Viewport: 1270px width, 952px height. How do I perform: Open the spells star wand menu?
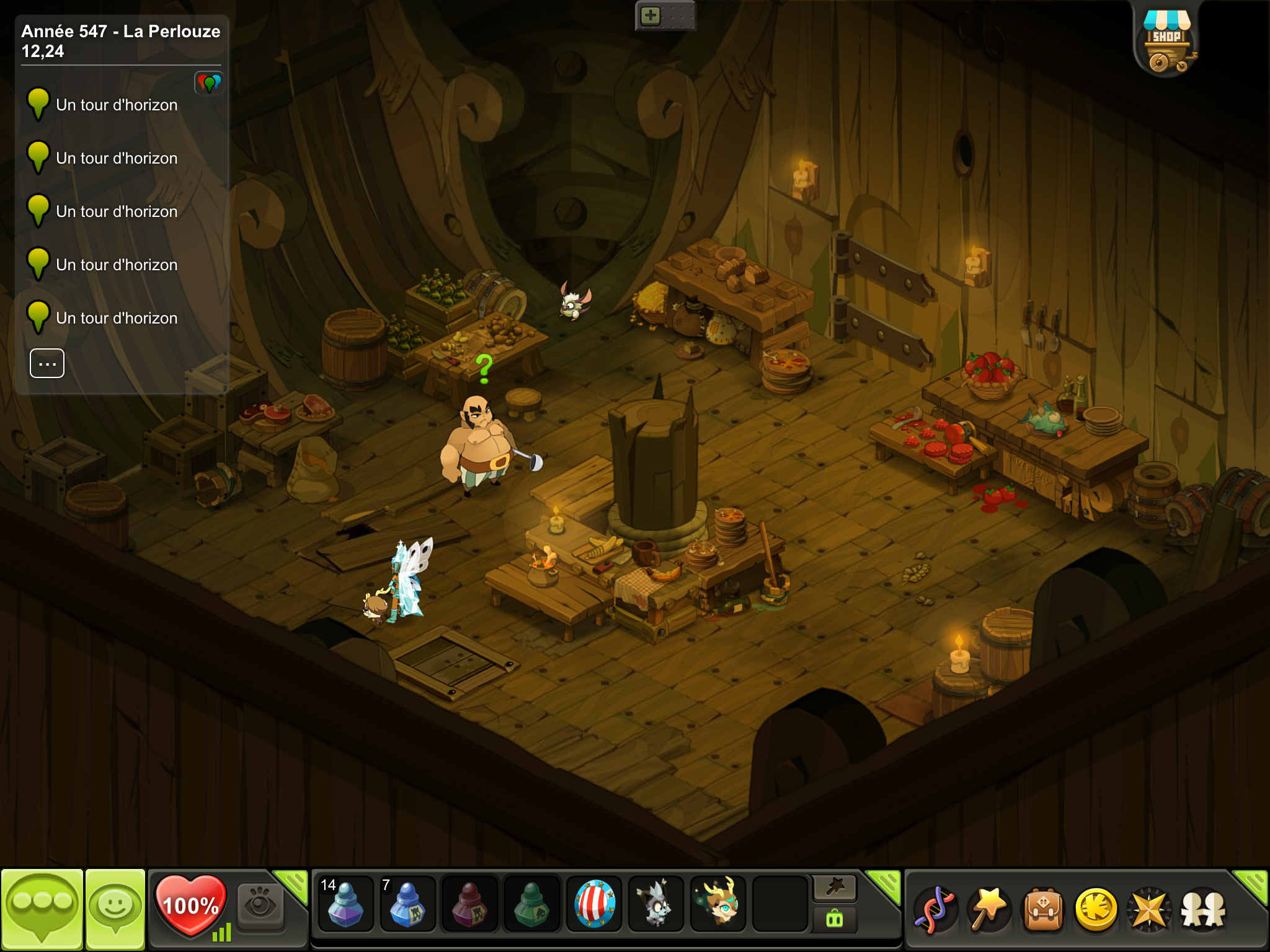click(x=989, y=909)
